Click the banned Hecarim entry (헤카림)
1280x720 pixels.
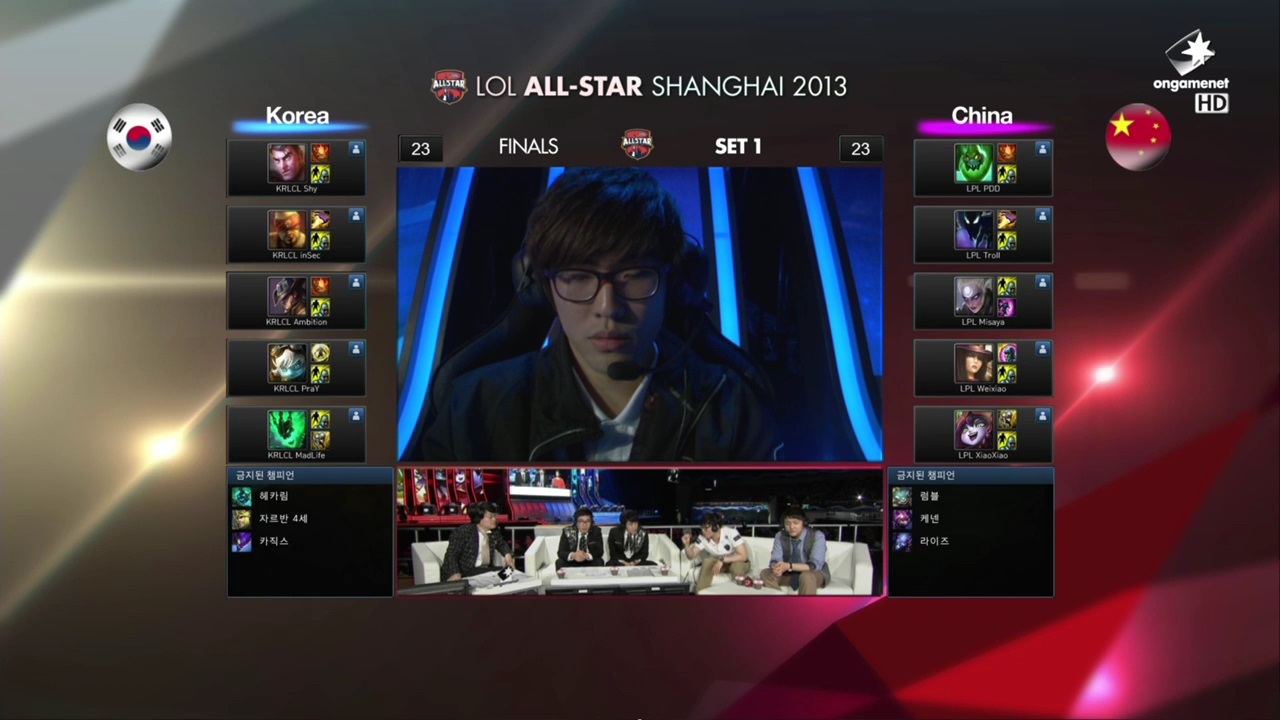[273, 496]
